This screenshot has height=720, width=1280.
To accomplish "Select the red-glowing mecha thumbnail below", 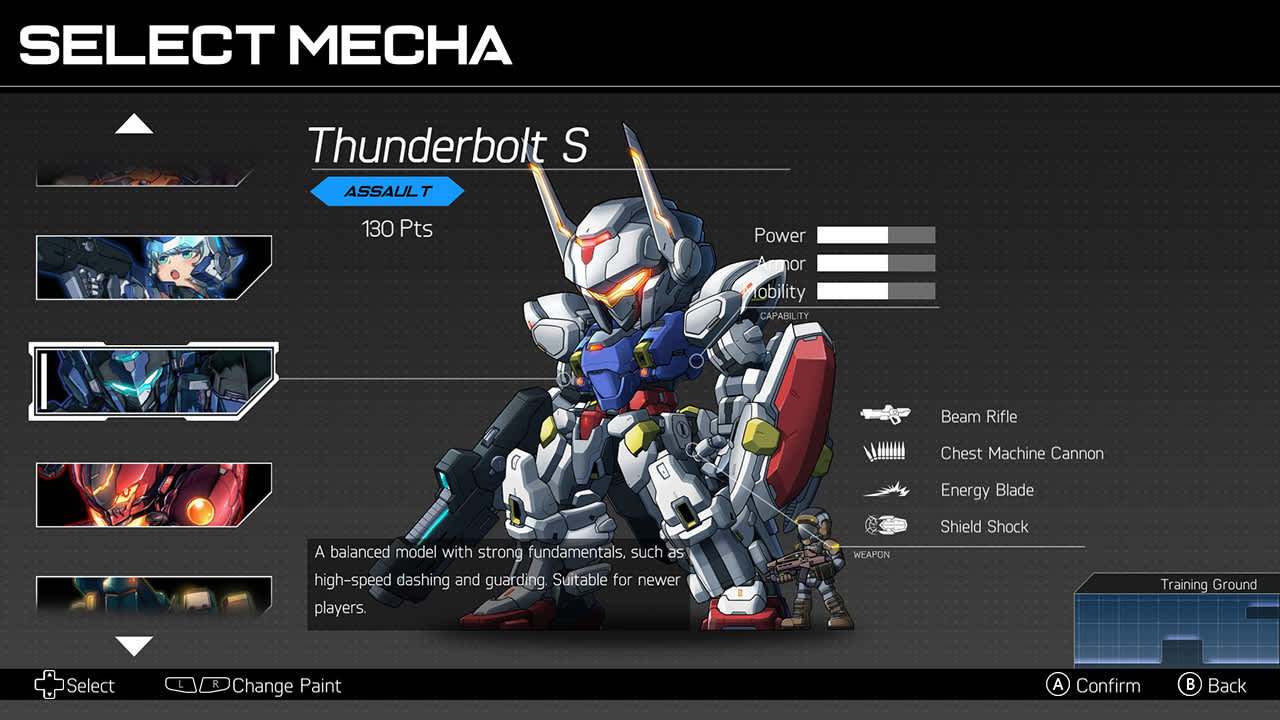I will coord(152,493).
